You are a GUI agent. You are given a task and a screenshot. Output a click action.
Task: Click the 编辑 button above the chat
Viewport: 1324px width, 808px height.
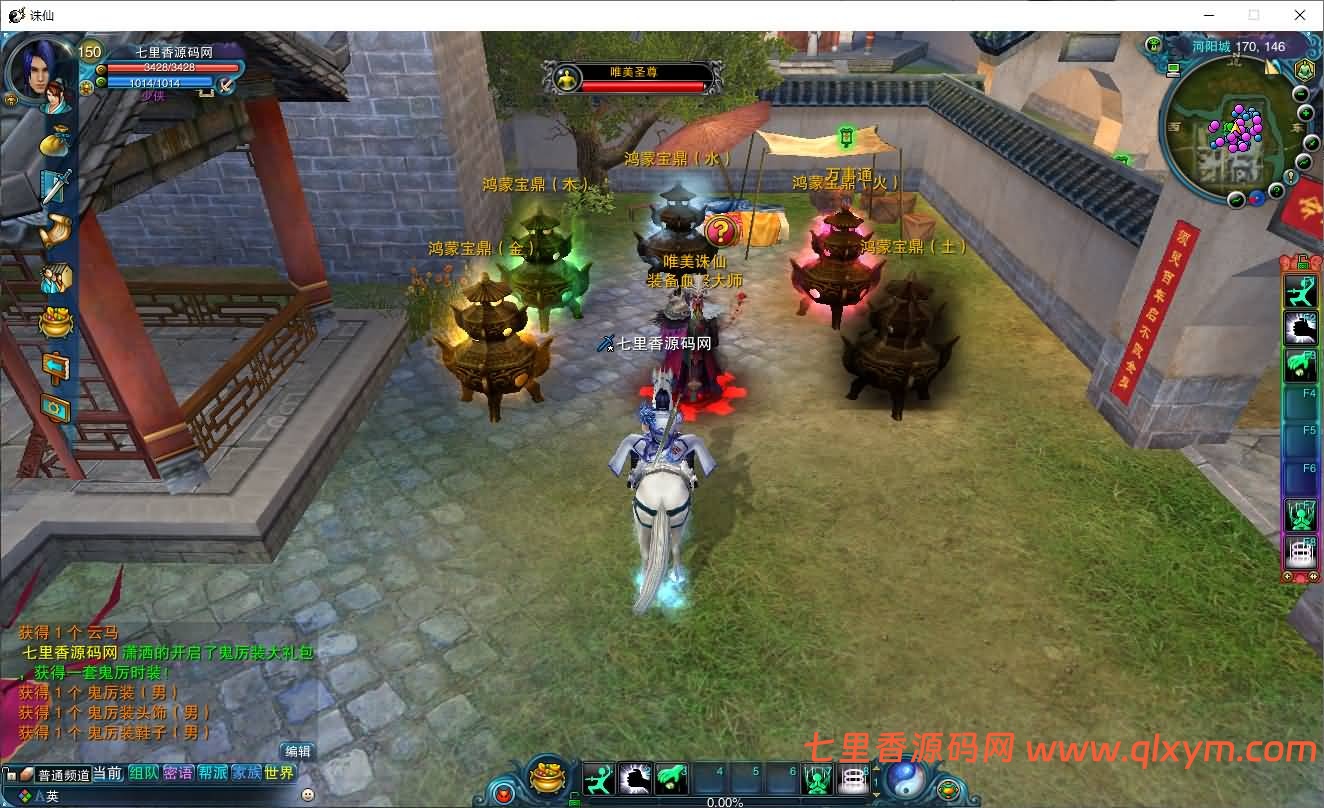click(297, 751)
